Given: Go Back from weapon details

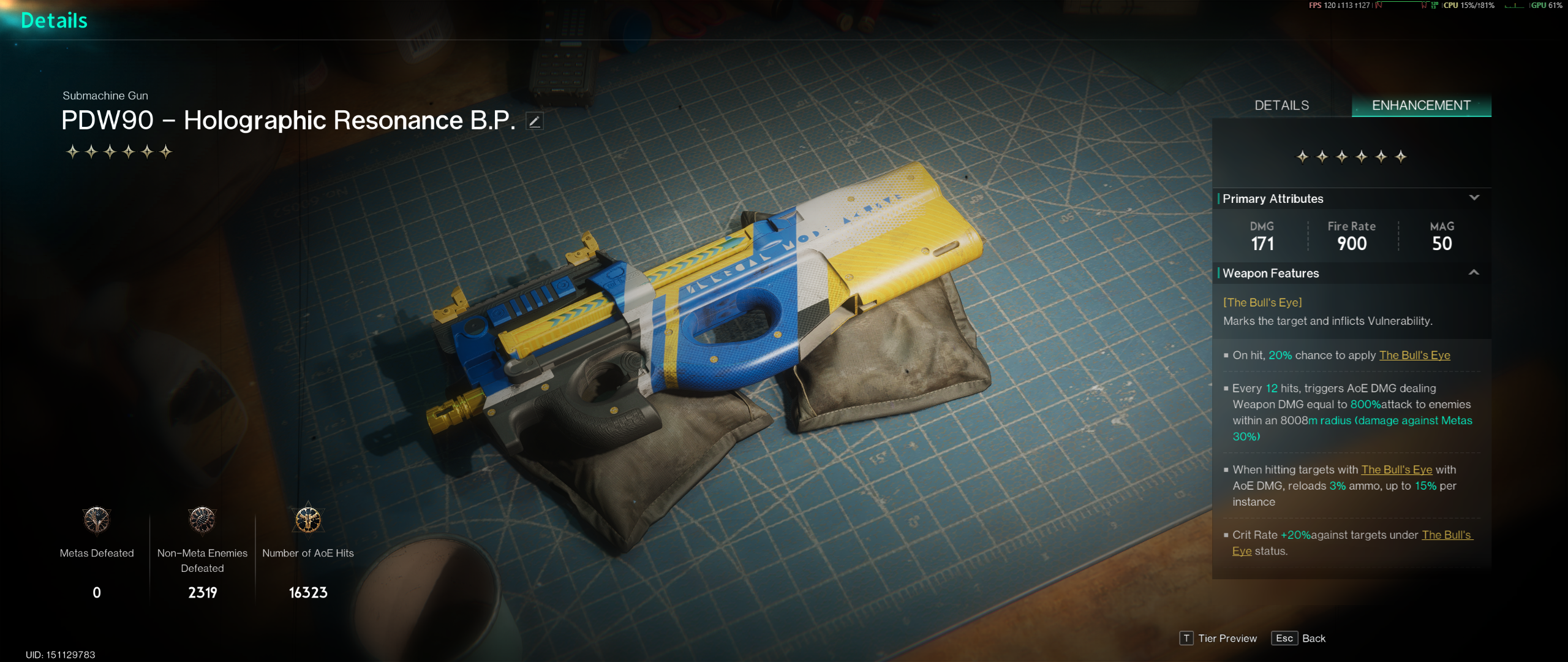Looking at the screenshot, I should pos(1298,638).
